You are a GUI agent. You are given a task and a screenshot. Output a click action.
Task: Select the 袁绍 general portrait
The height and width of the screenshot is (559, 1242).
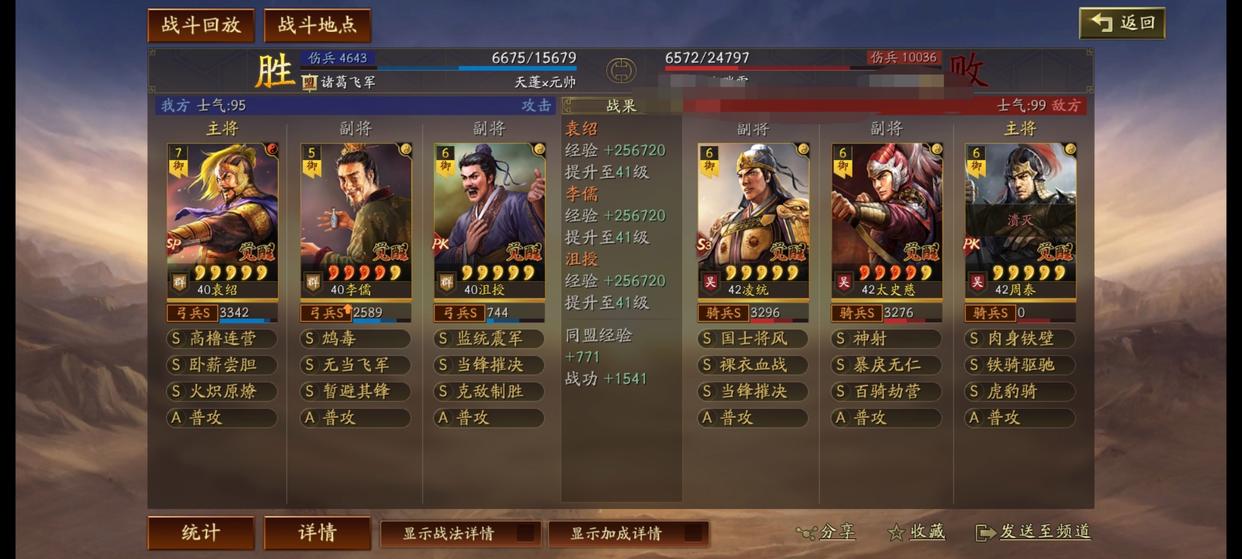point(222,215)
